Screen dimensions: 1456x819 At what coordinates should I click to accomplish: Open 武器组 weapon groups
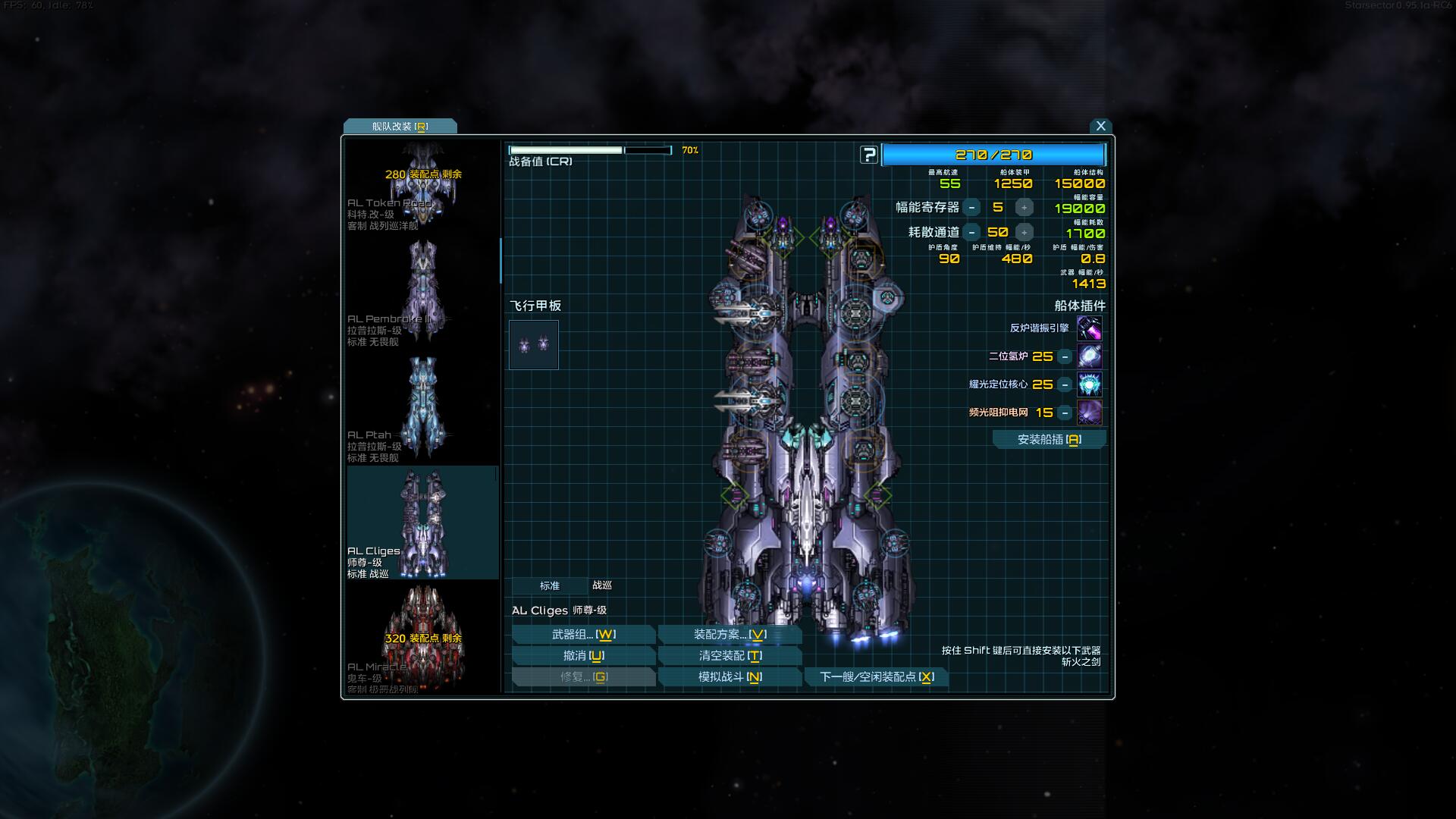pyautogui.click(x=583, y=635)
